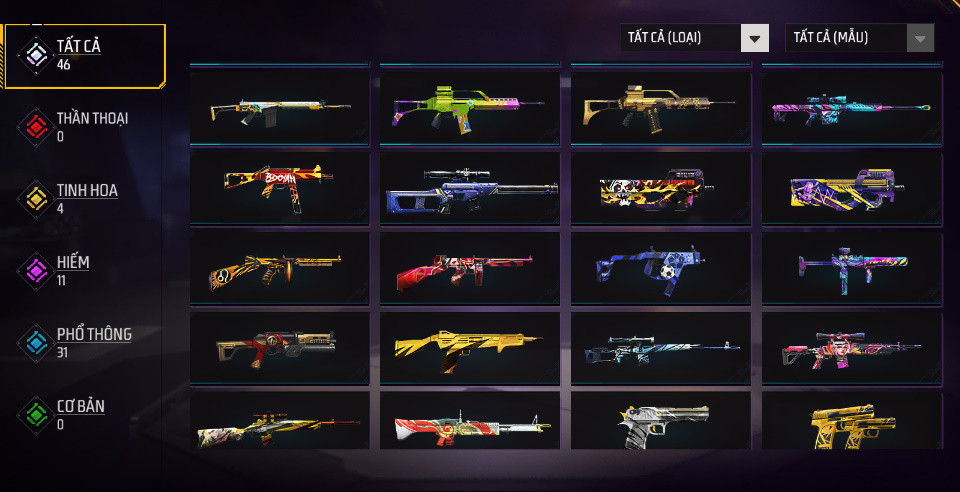Choose the panda-themed P90 skin
Image resolution: width=960 pixels, height=492 pixels.
click(x=660, y=187)
